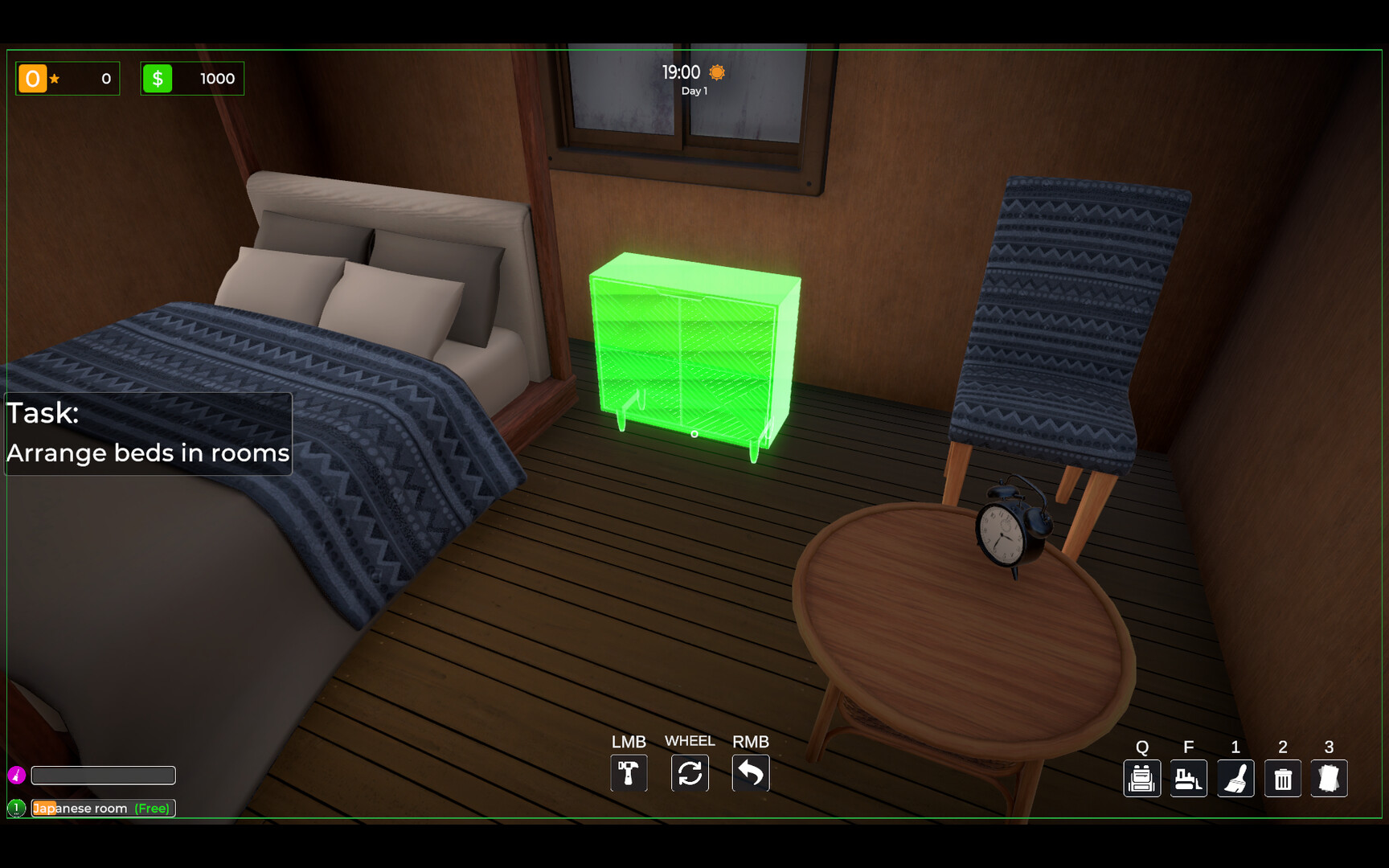Select the wallpaper tool in slot 3
This screenshot has width=1389, height=868.
click(1330, 777)
